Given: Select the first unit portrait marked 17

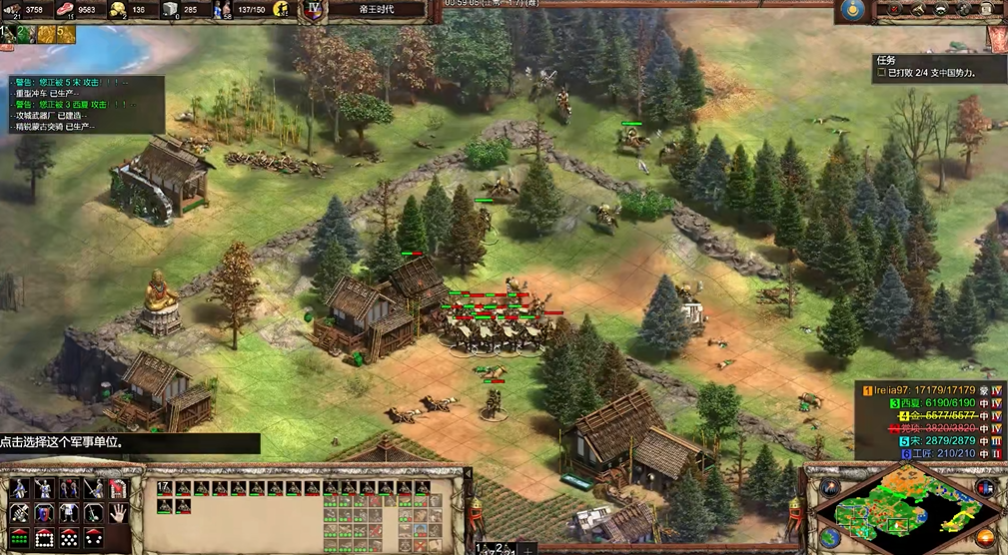Looking at the screenshot, I should point(164,489).
